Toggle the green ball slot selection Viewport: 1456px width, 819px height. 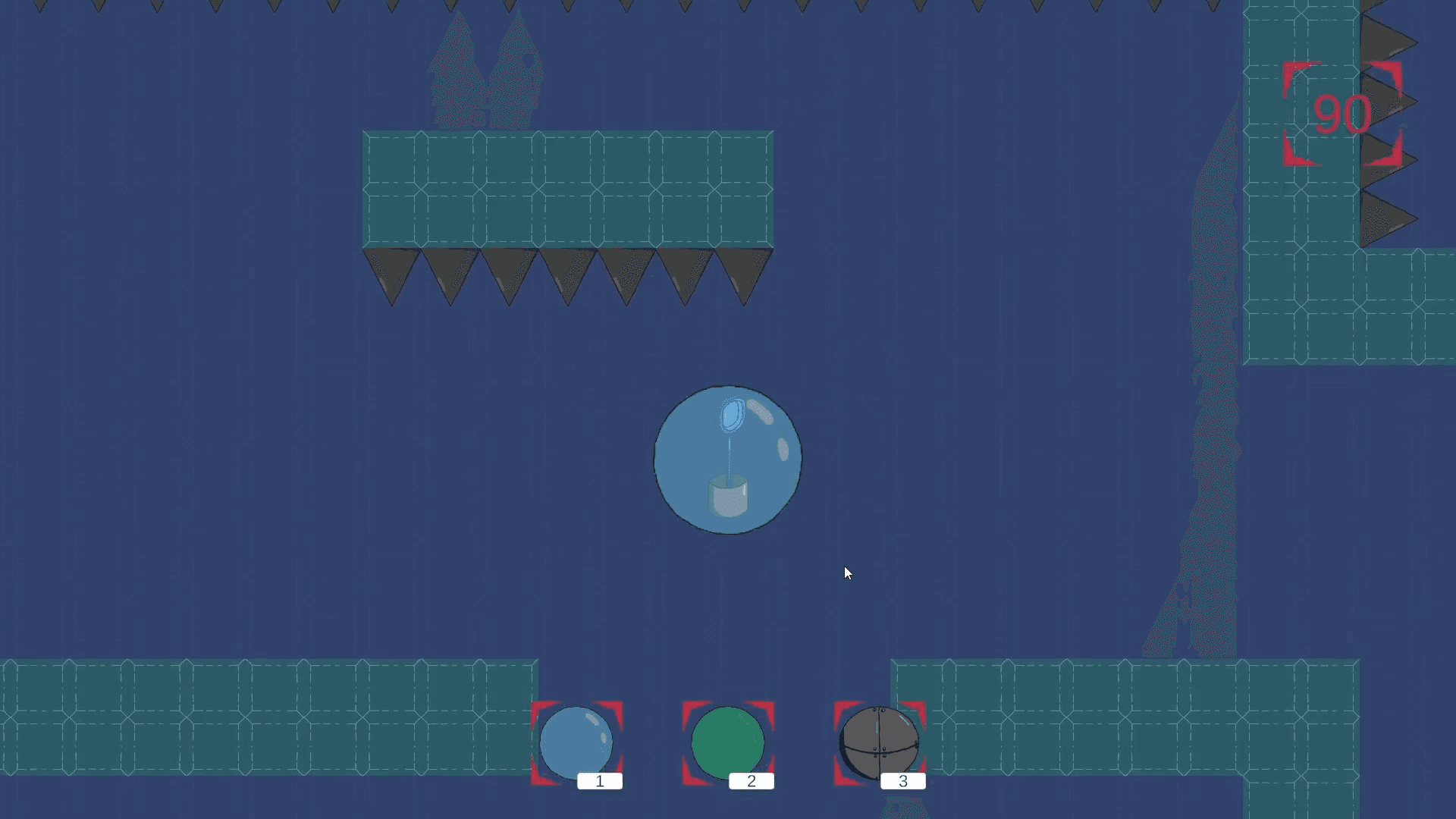(x=728, y=743)
